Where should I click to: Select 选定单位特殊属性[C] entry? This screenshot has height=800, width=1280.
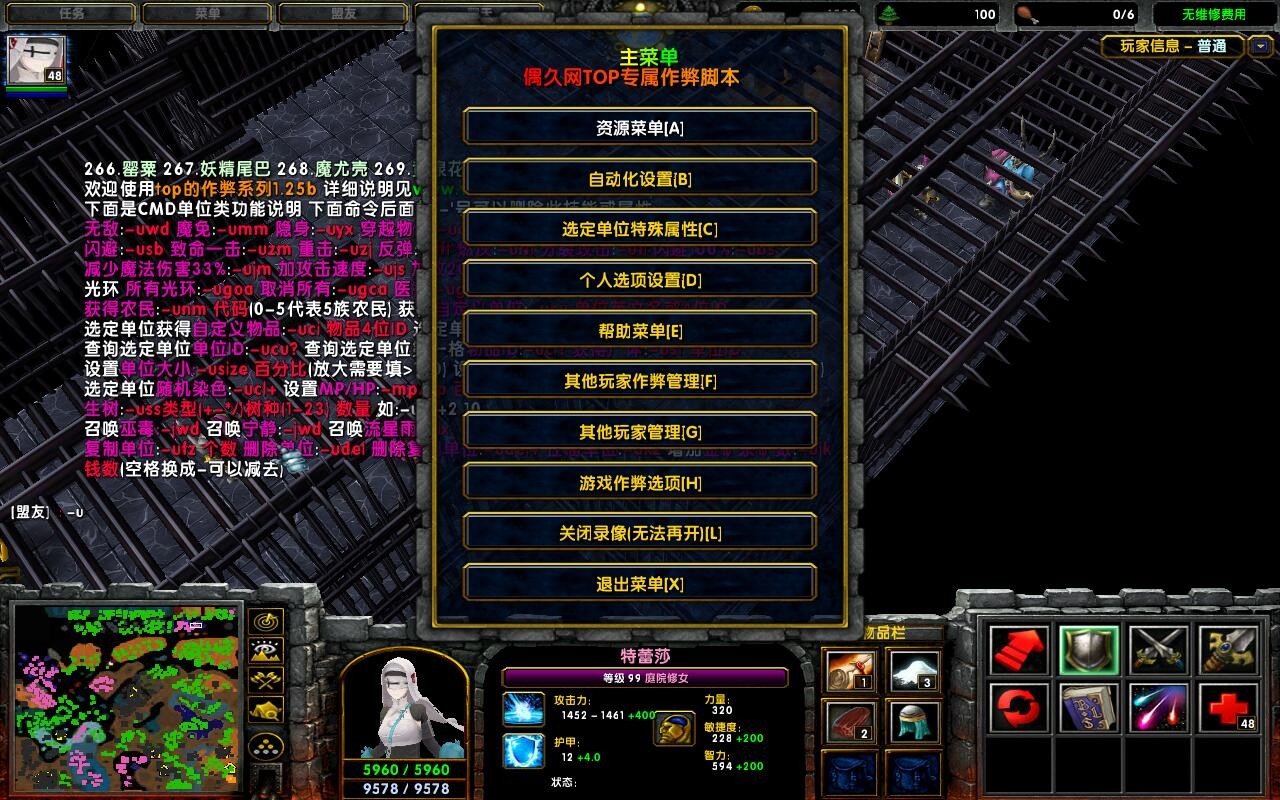(640, 229)
